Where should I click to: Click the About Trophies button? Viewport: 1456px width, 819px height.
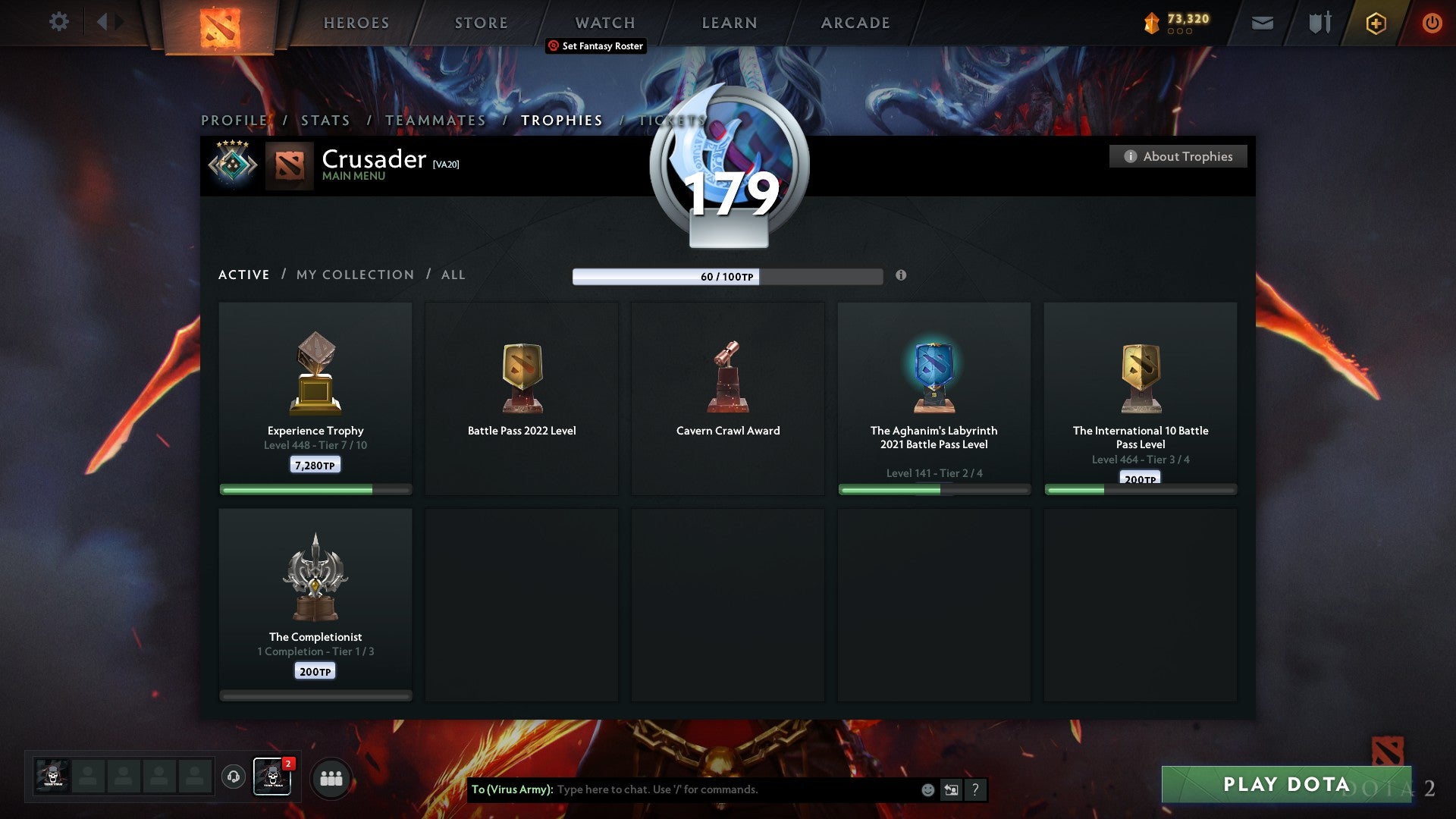click(1178, 156)
